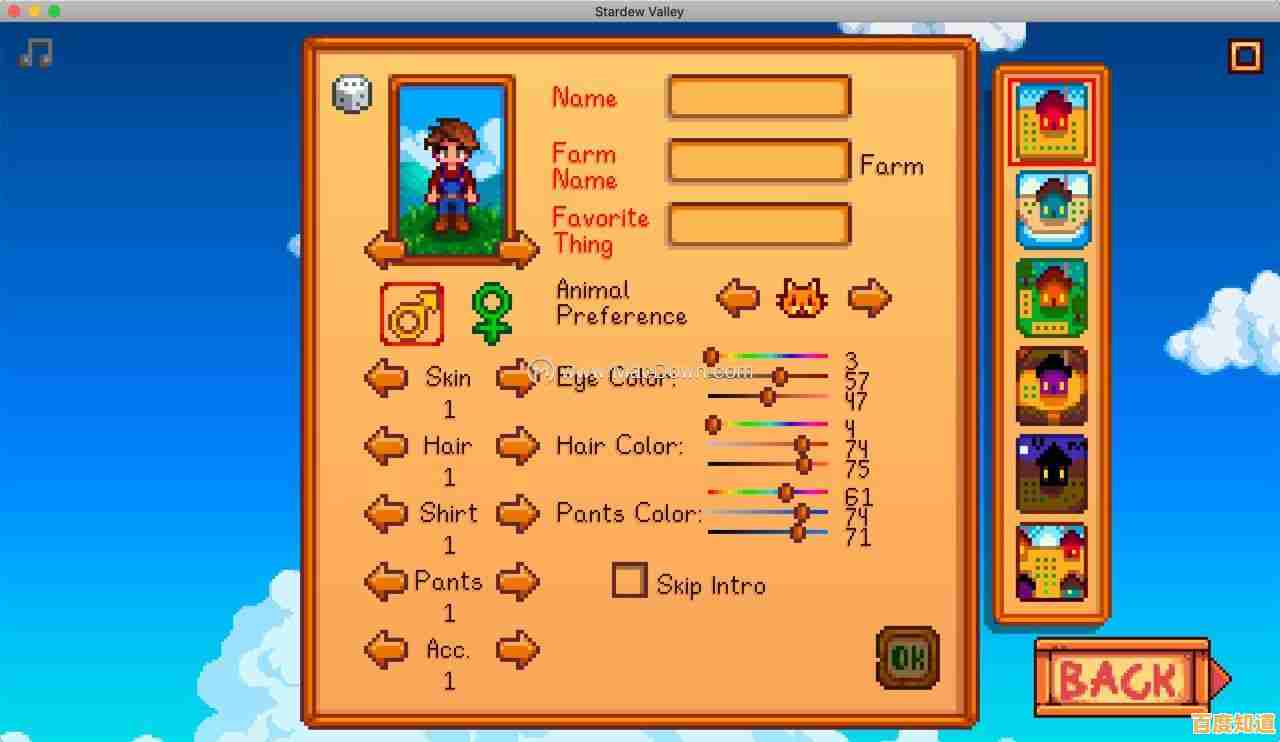
Task: Select the male gender symbol
Action: tap(413, 313)
